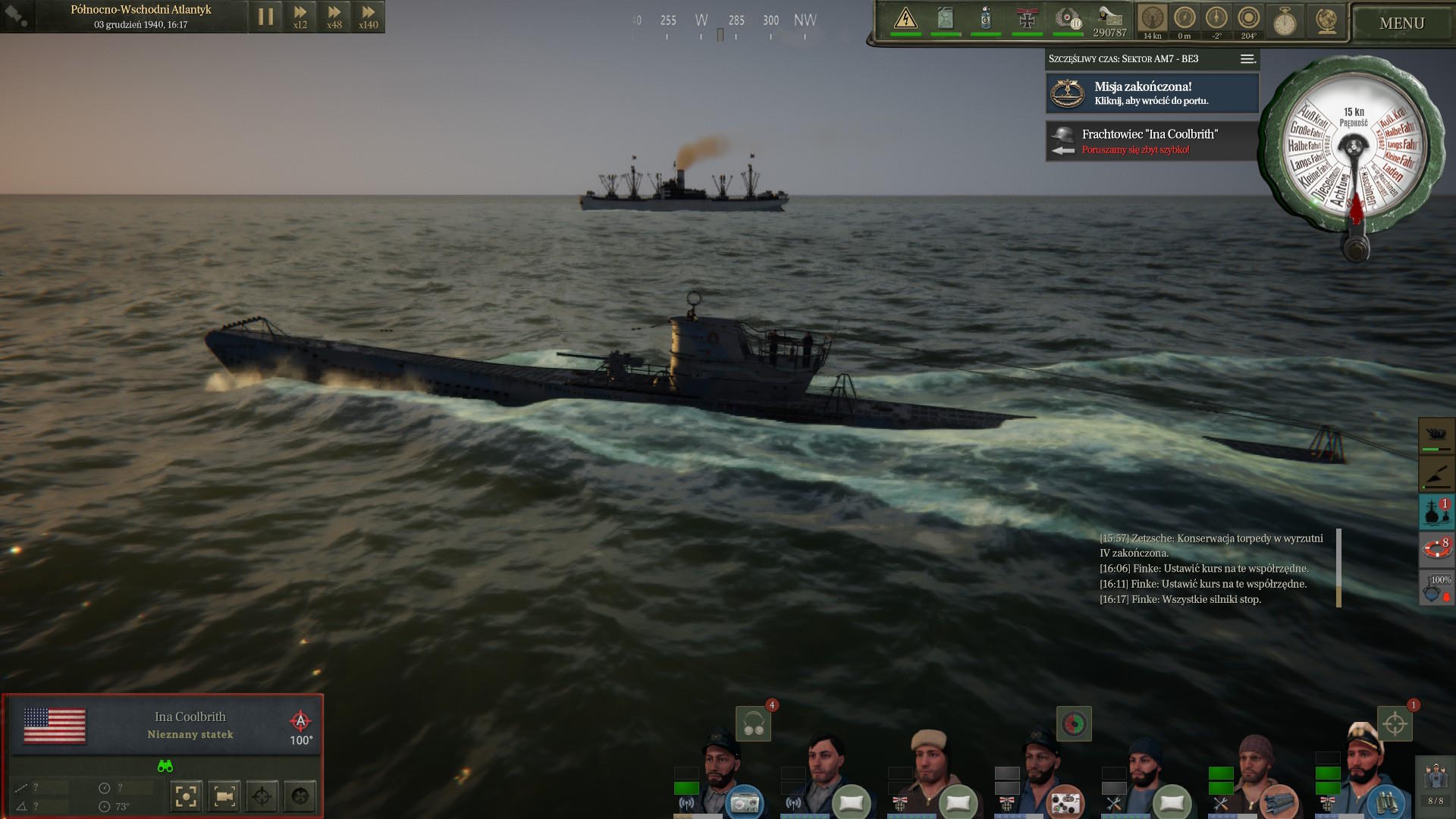Select the Frachtowiec "Ina Coolbrith" objective
1456x819 pixels.
(1152, 141)
